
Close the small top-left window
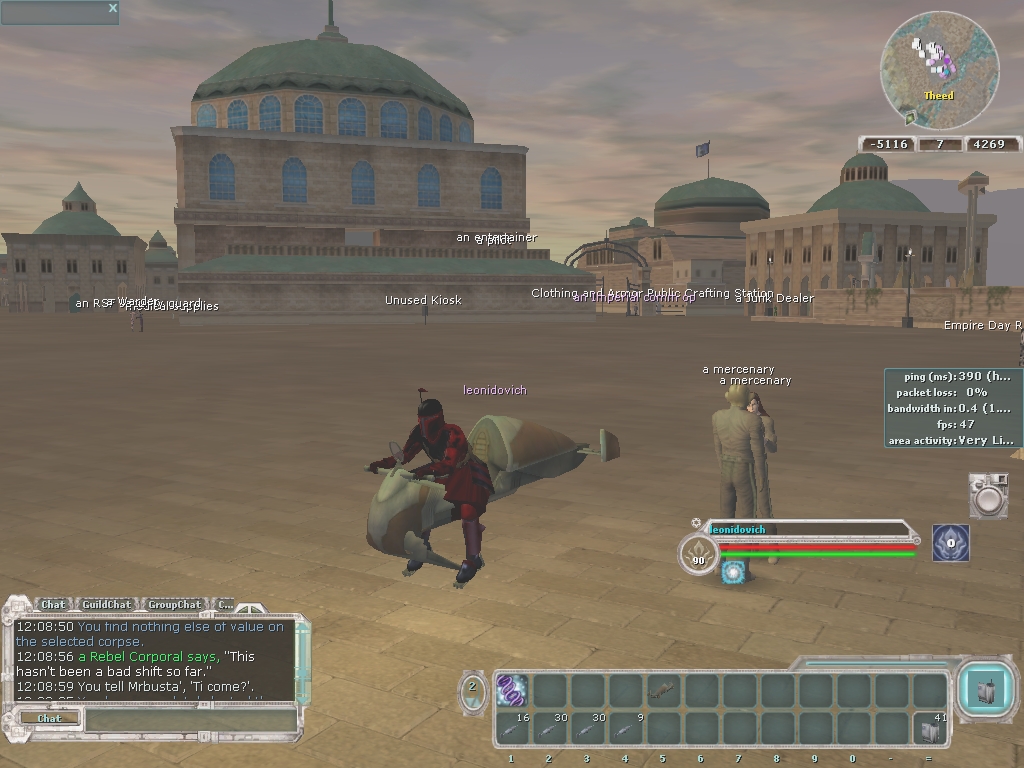pyautogui.click(x=113, y=9)
